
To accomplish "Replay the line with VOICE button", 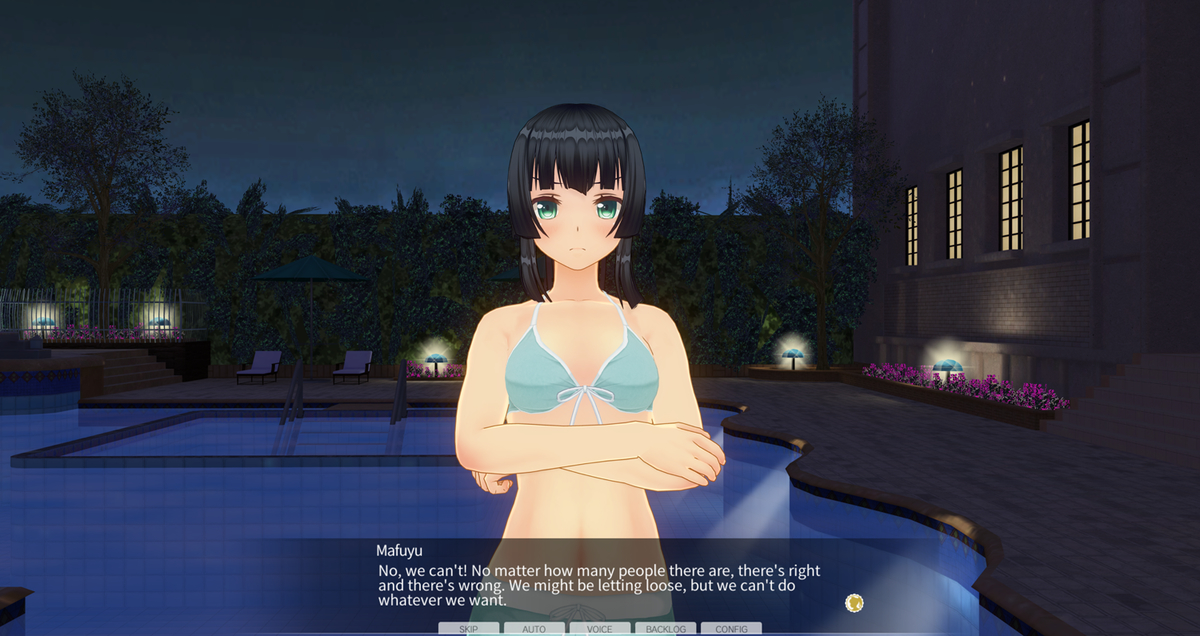I will (600, 629).
